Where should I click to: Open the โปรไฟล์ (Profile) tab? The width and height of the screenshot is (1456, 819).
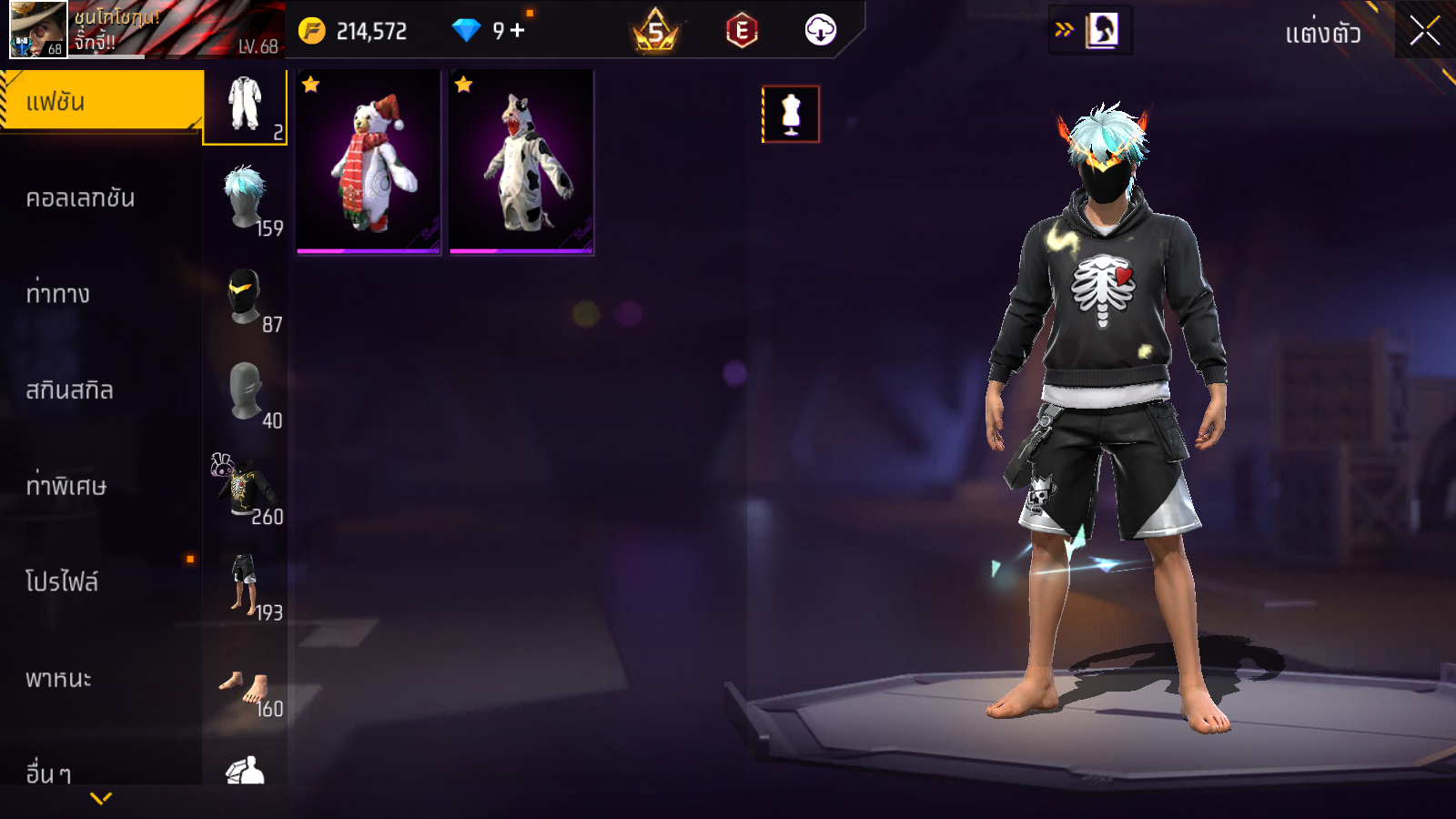pos(62,582)
